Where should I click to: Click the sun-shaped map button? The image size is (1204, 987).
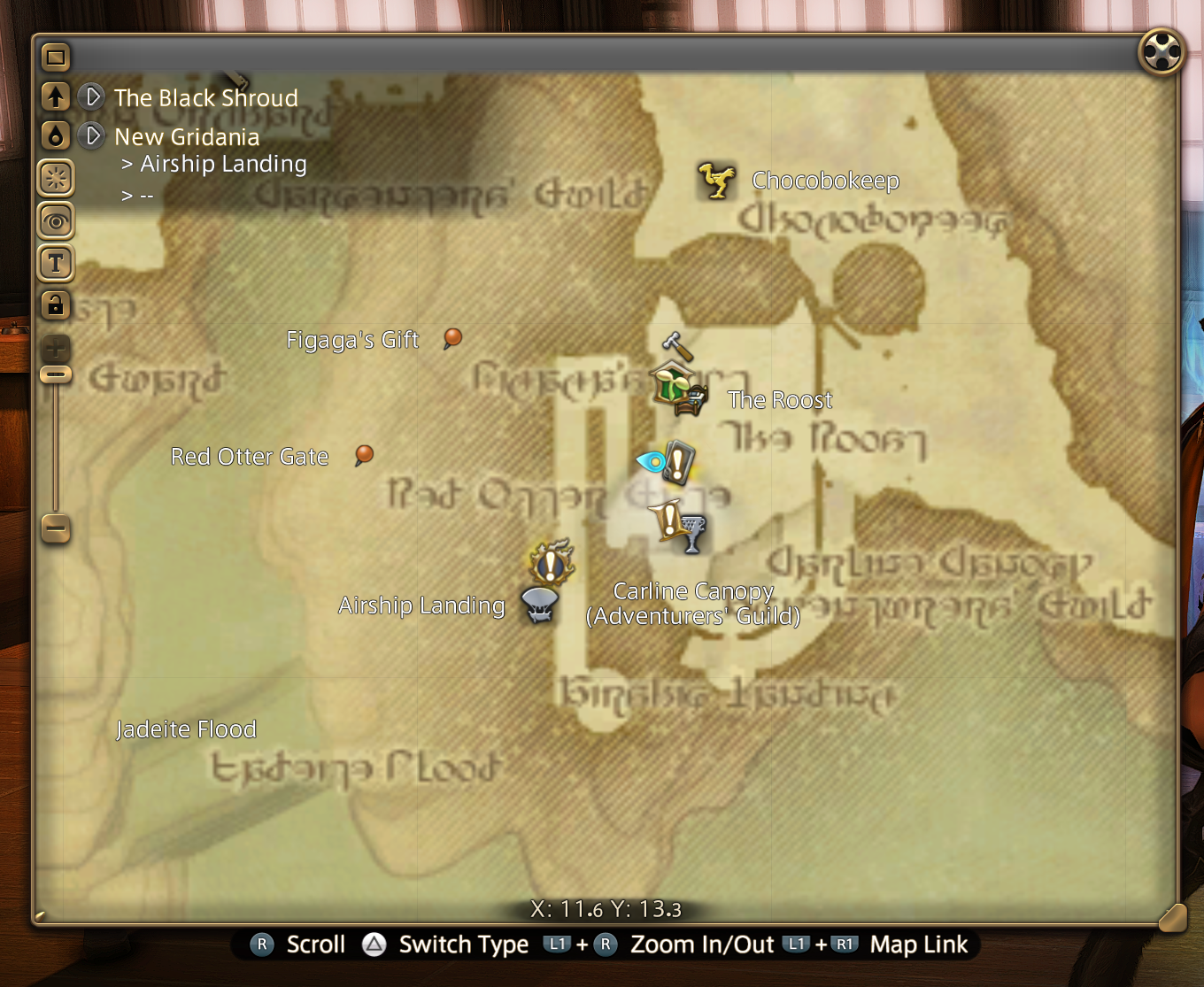point(56,179)
